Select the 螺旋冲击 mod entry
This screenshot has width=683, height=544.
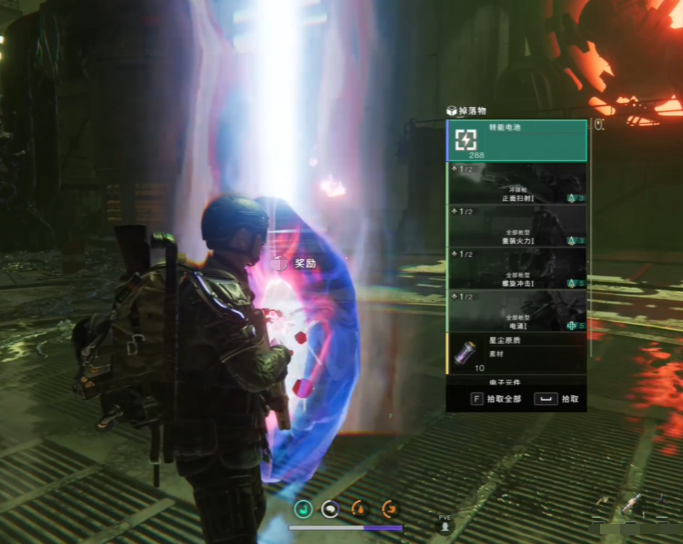[517, 269]
